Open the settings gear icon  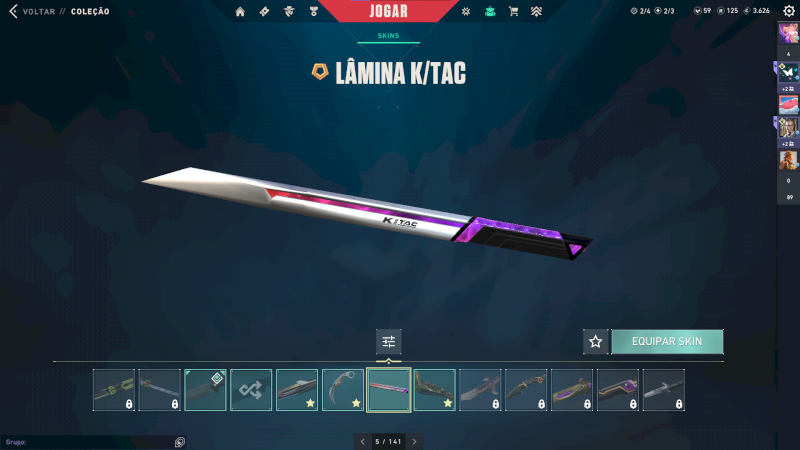pyautogui.click(x=788, y=11)
